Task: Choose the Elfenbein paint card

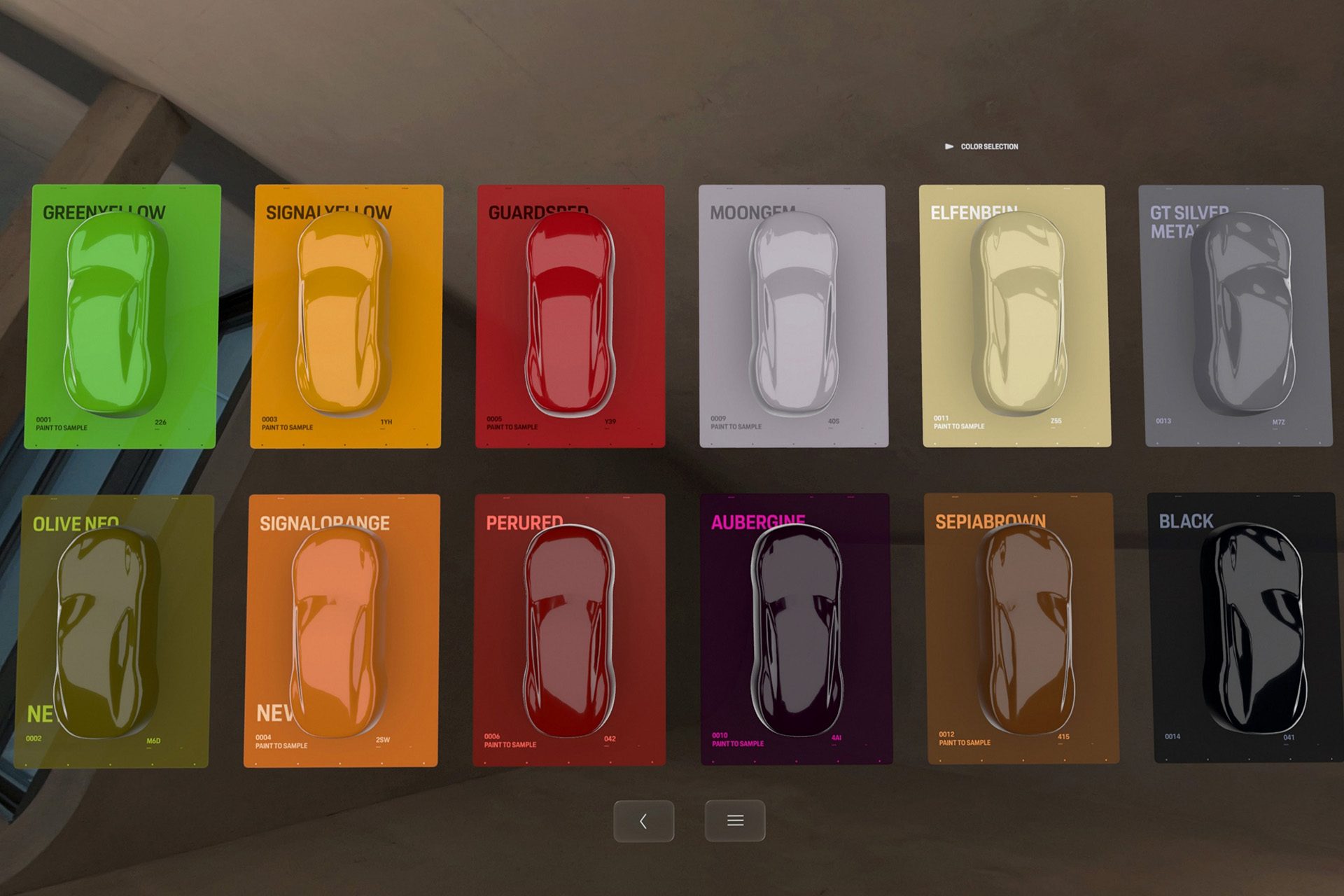Action: coord(1015,316)
